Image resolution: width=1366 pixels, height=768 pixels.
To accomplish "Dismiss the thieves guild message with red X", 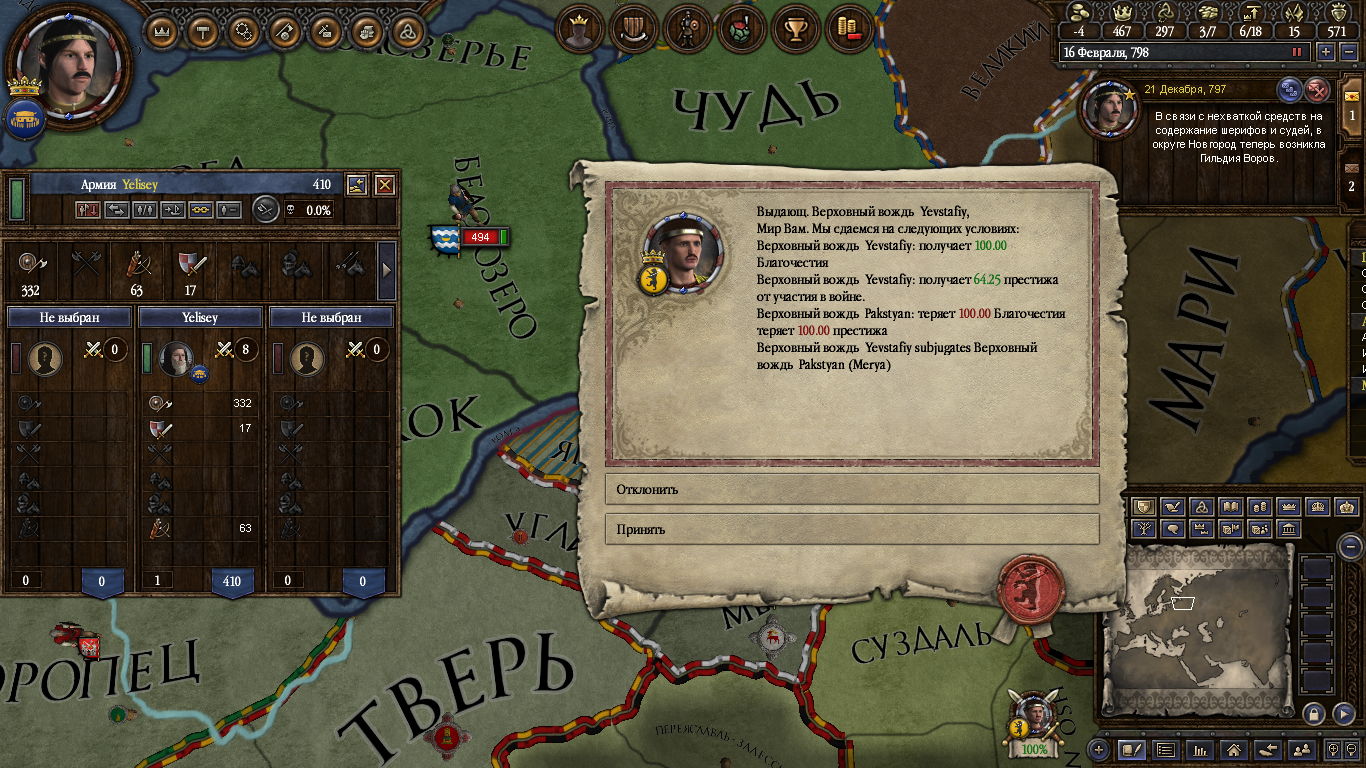I will click(1317, 91).
